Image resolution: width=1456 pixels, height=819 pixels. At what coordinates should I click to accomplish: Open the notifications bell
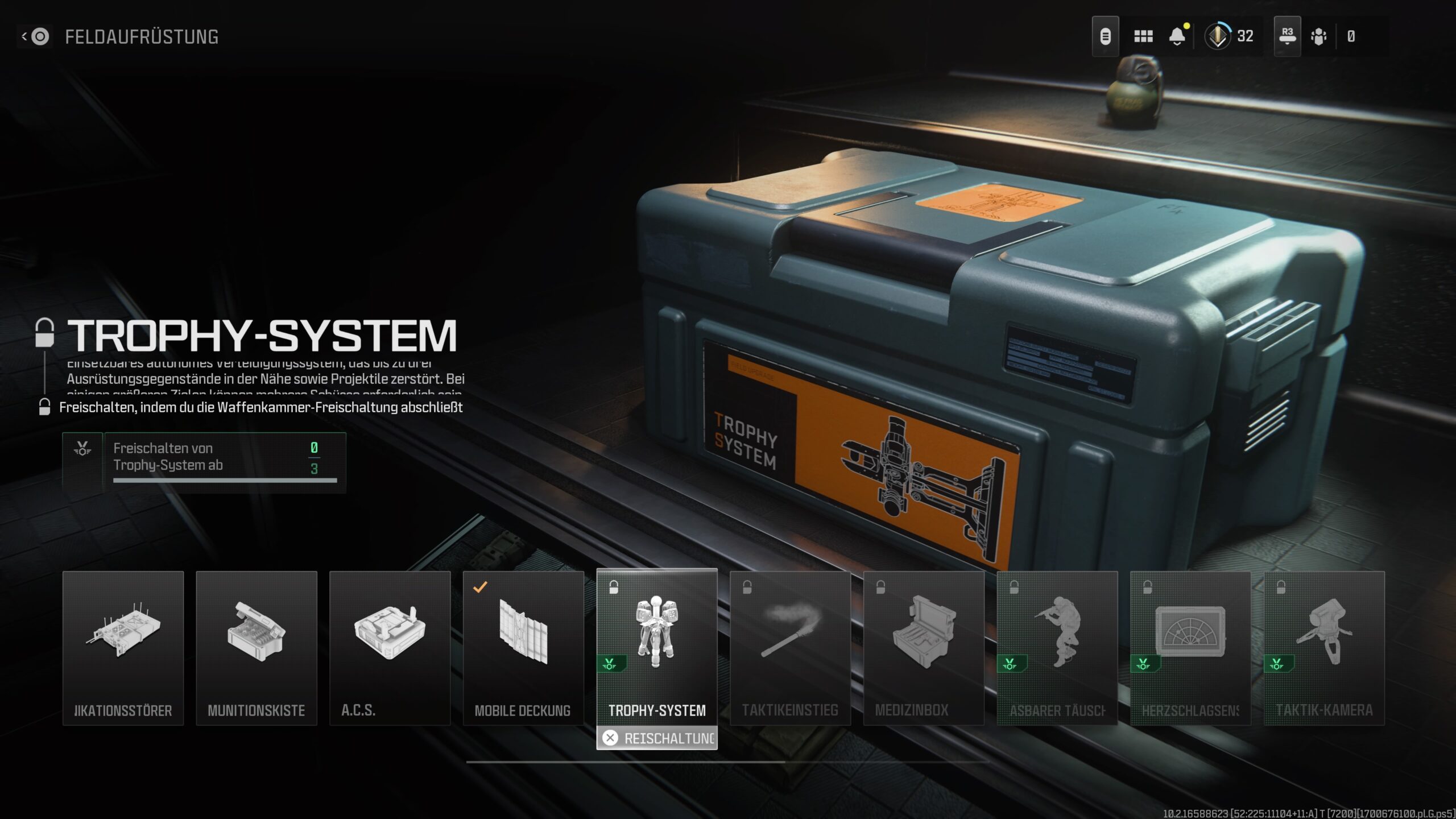pyautogui.click(x=1177, y=36)
